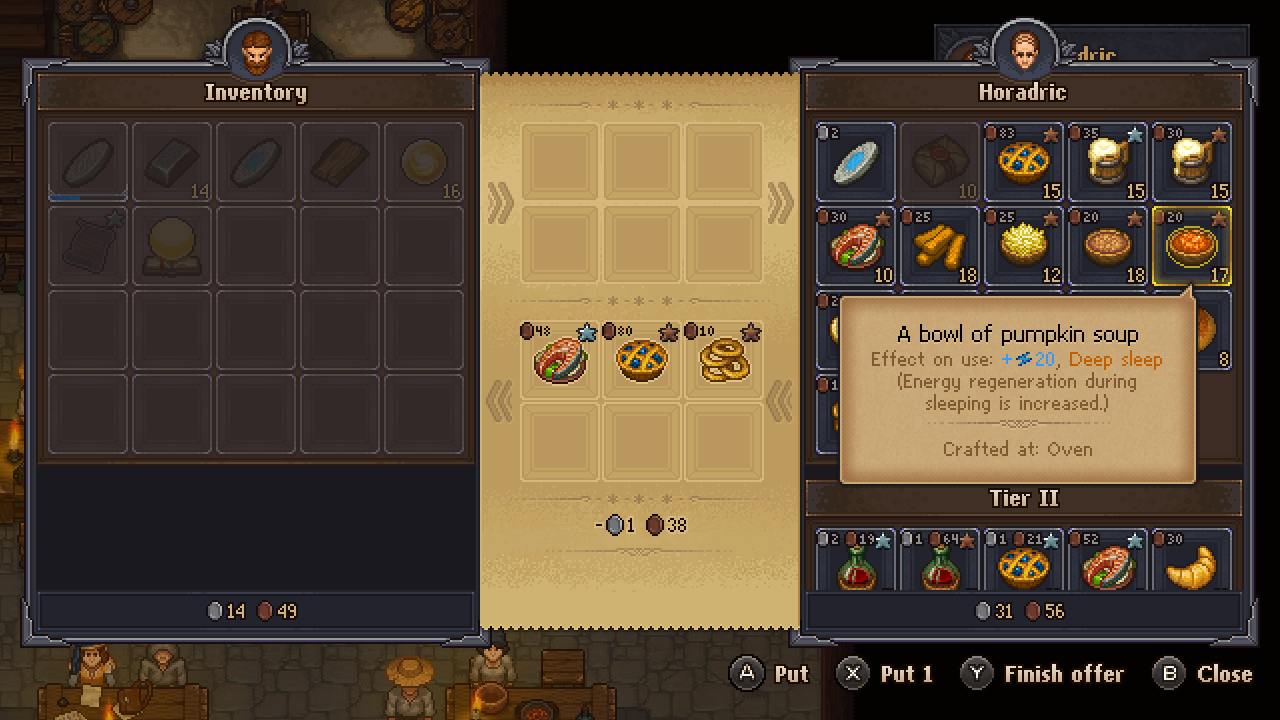The image size is (1280, 720).
Task: Select the porcelain plate in Horadric's first slot
Action: point(856,163)
